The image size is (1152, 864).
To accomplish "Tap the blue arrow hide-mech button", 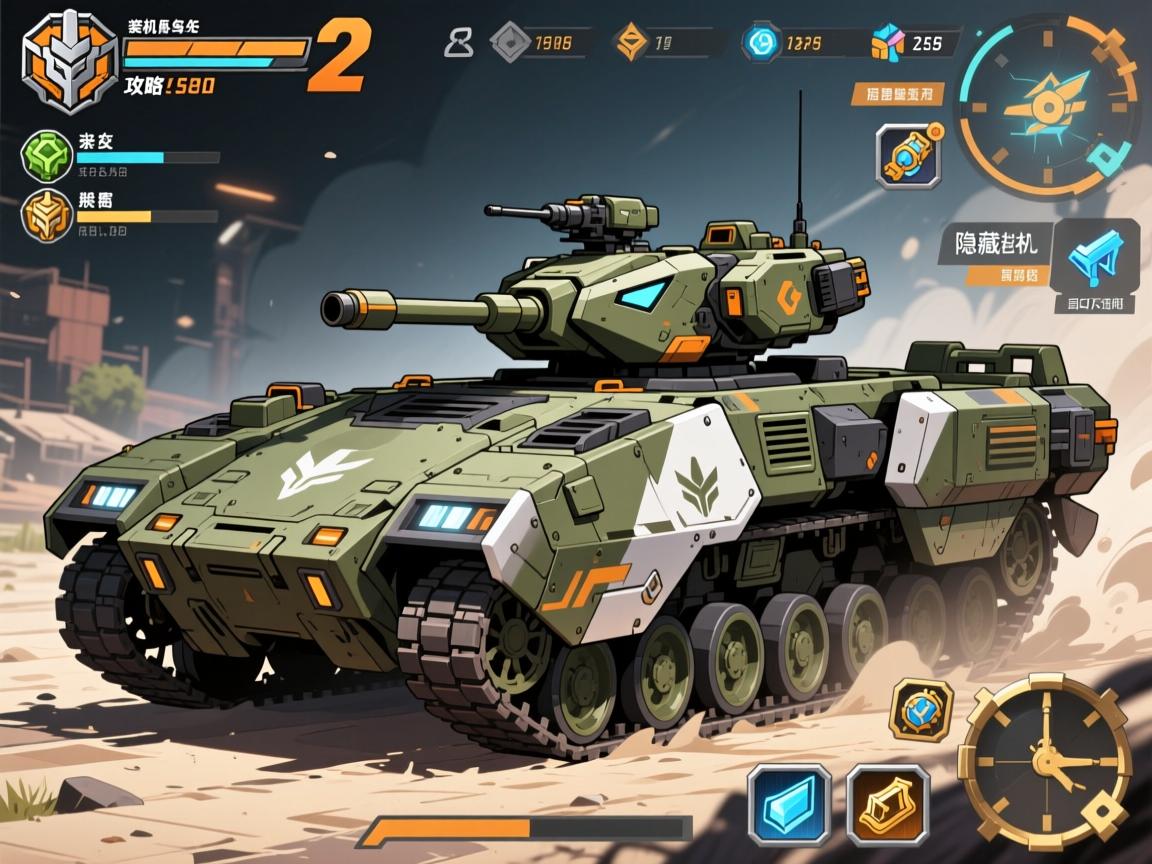I will [1096, 257].
